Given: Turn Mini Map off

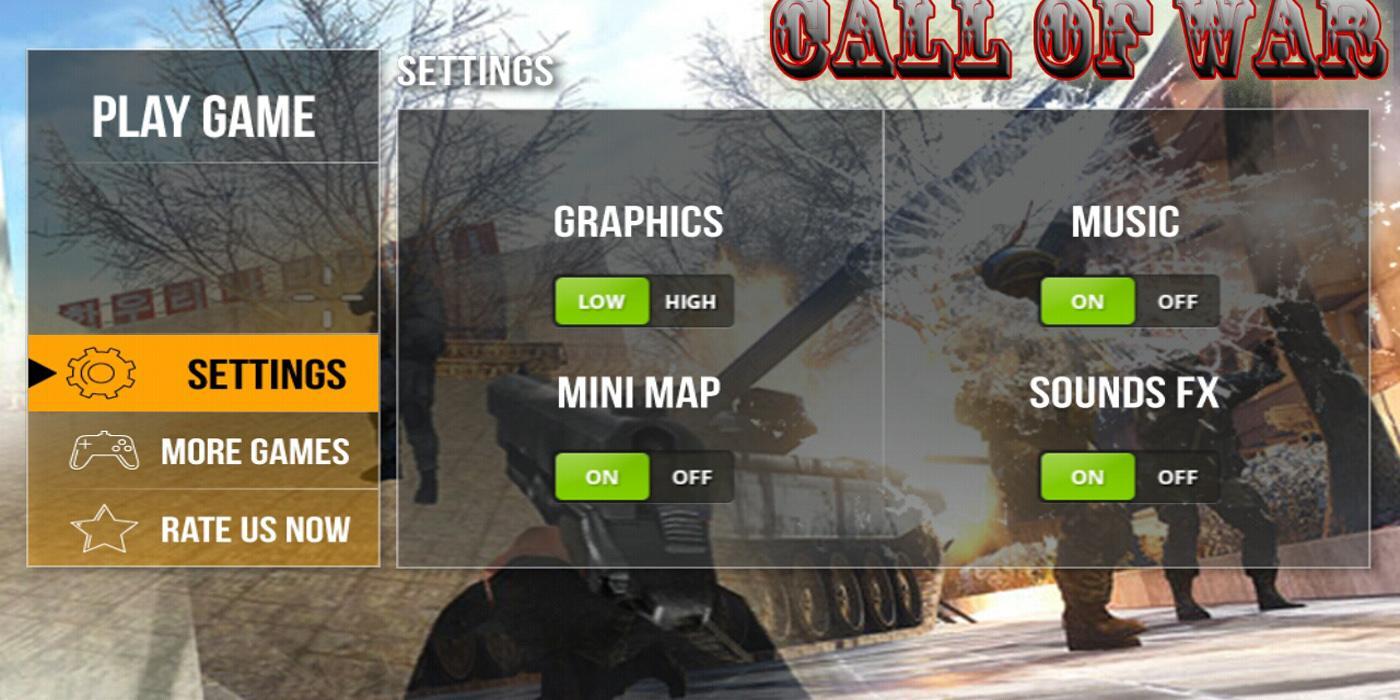Looking at the screenshot, I should pos(691,477).
